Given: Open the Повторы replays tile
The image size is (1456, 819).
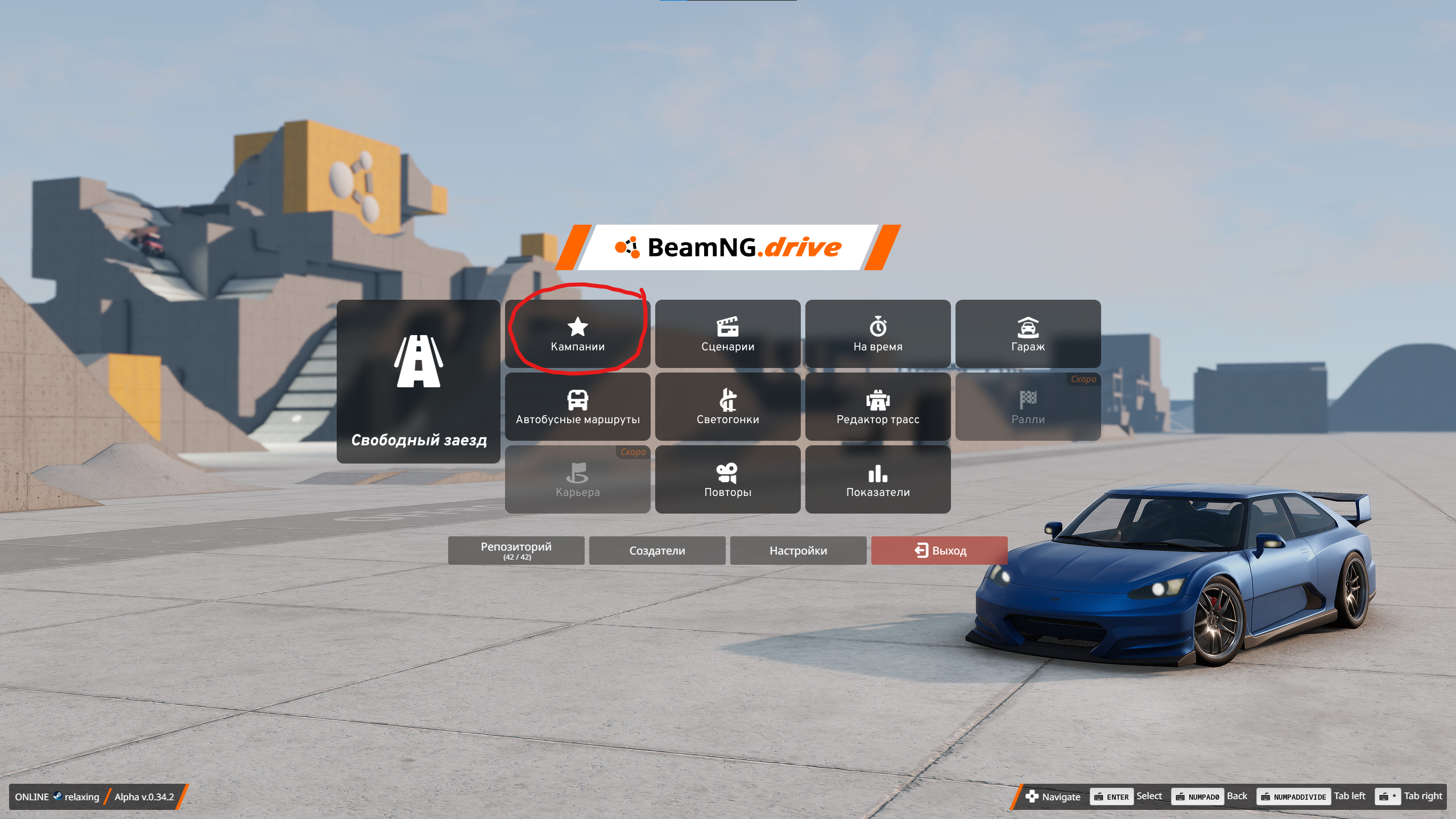Looking at the screenshot, I should [x=727, y=479].
